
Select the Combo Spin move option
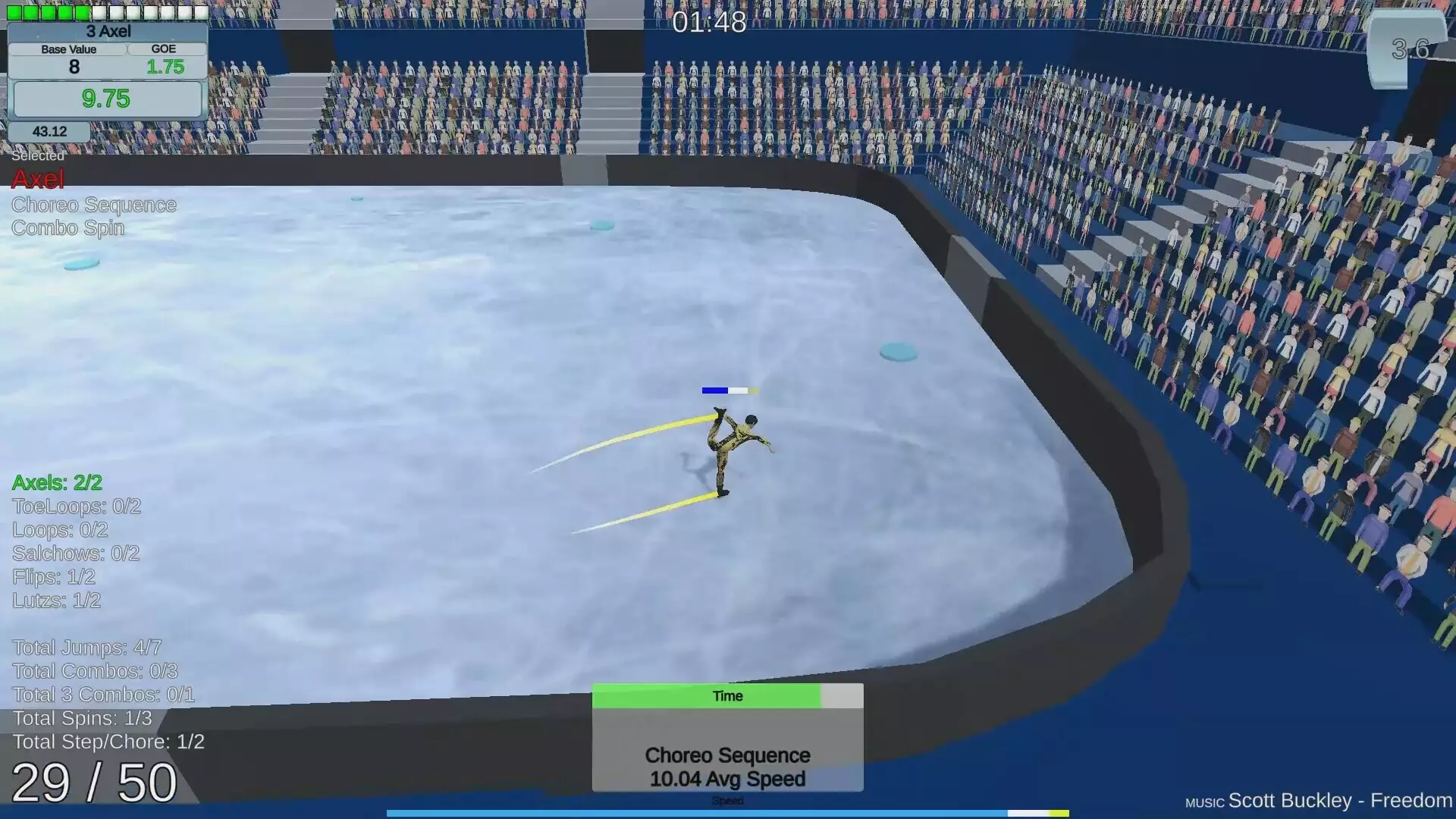(67, 227)
